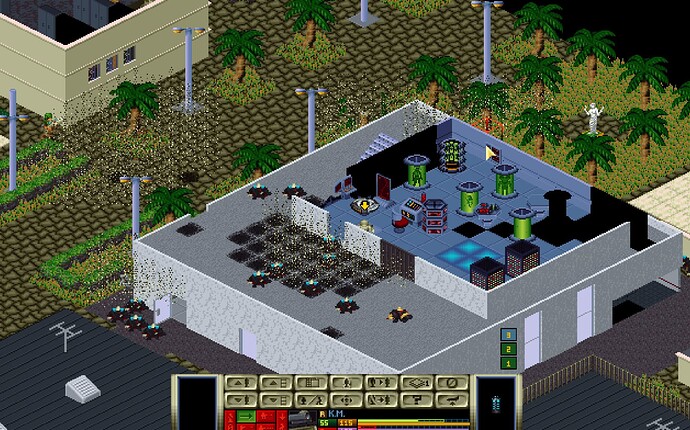This screenshot has width=690, height=430.
Task: Switch to floor level 2
Action: (509, 349)
